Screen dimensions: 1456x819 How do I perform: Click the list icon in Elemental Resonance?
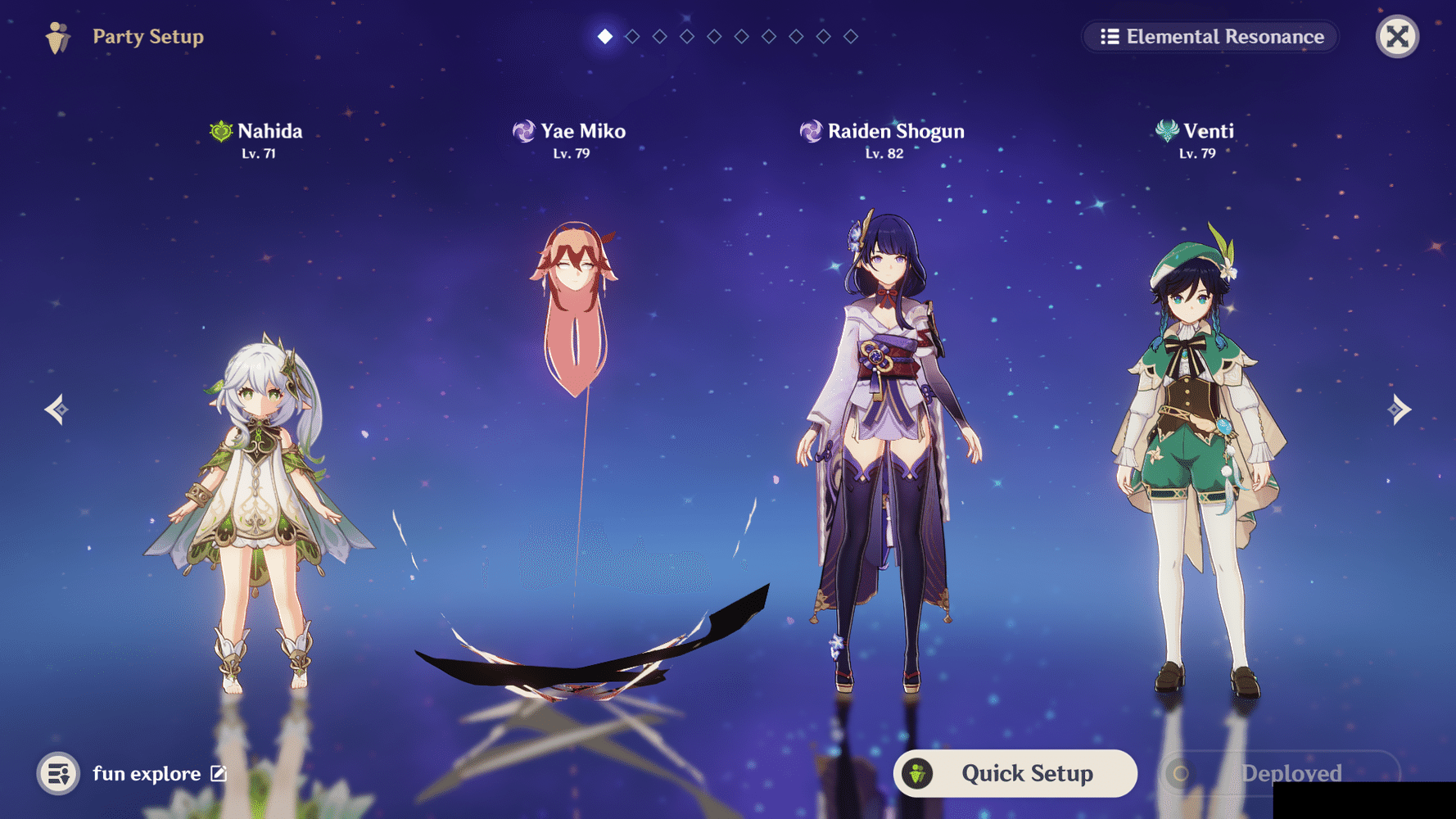click(x=1110, y=36)
